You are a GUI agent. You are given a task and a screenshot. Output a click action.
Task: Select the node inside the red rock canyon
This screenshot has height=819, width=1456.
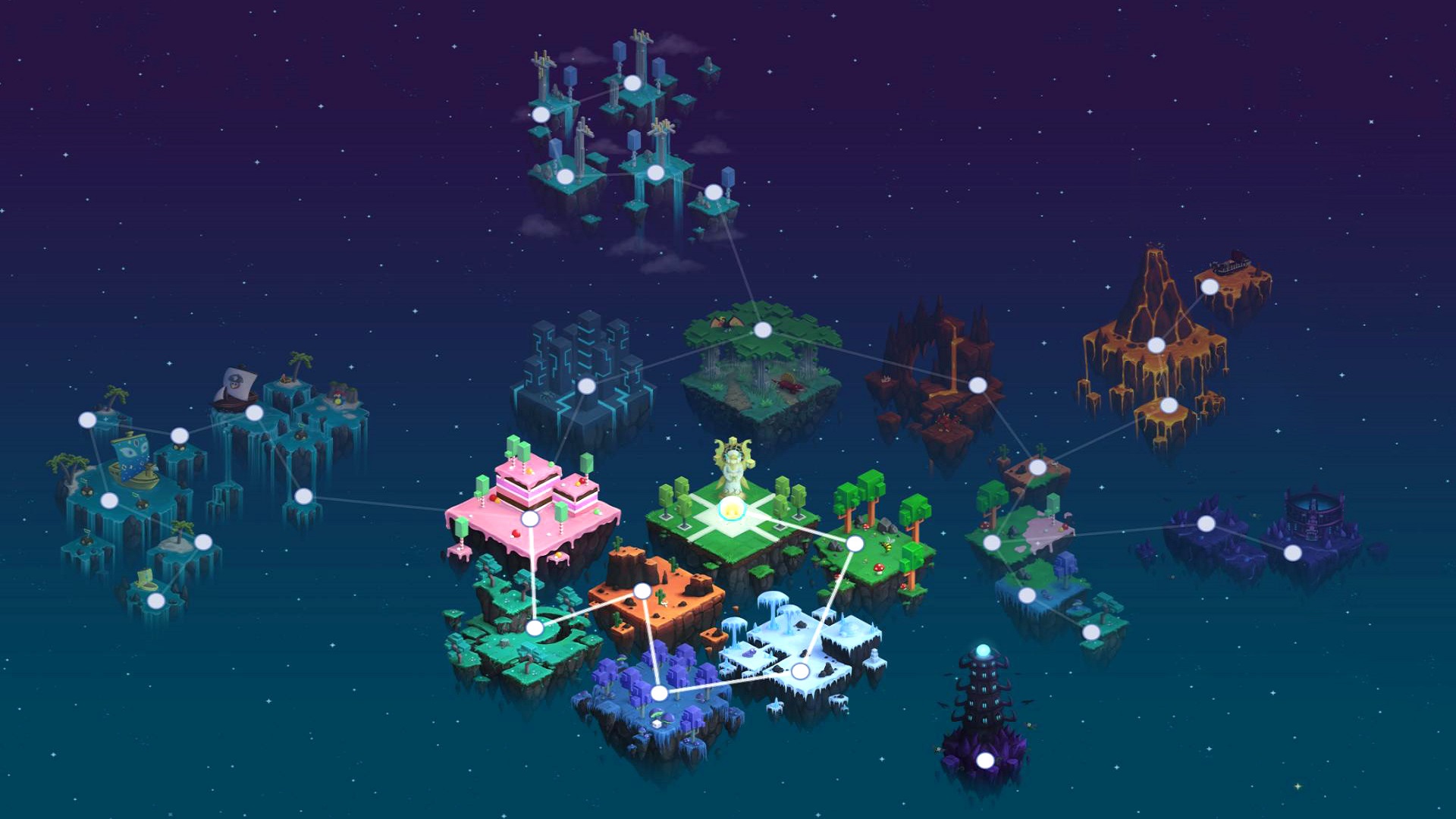pyautogui.click(x=978, y=385)
